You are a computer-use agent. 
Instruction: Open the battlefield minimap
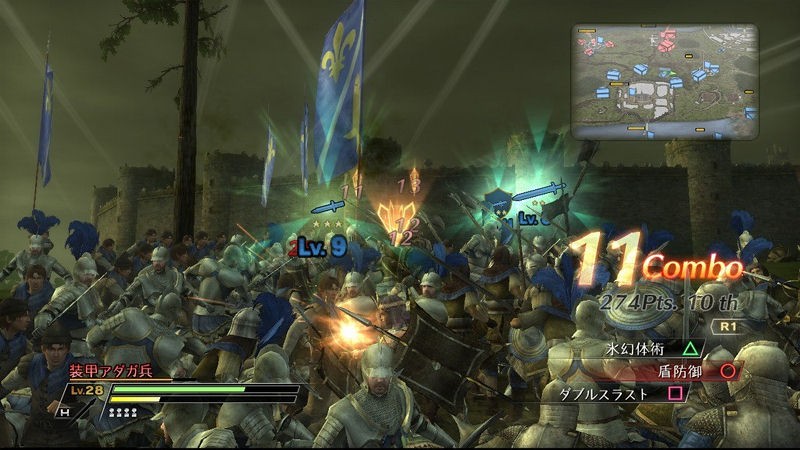click(x=664, y=81)
